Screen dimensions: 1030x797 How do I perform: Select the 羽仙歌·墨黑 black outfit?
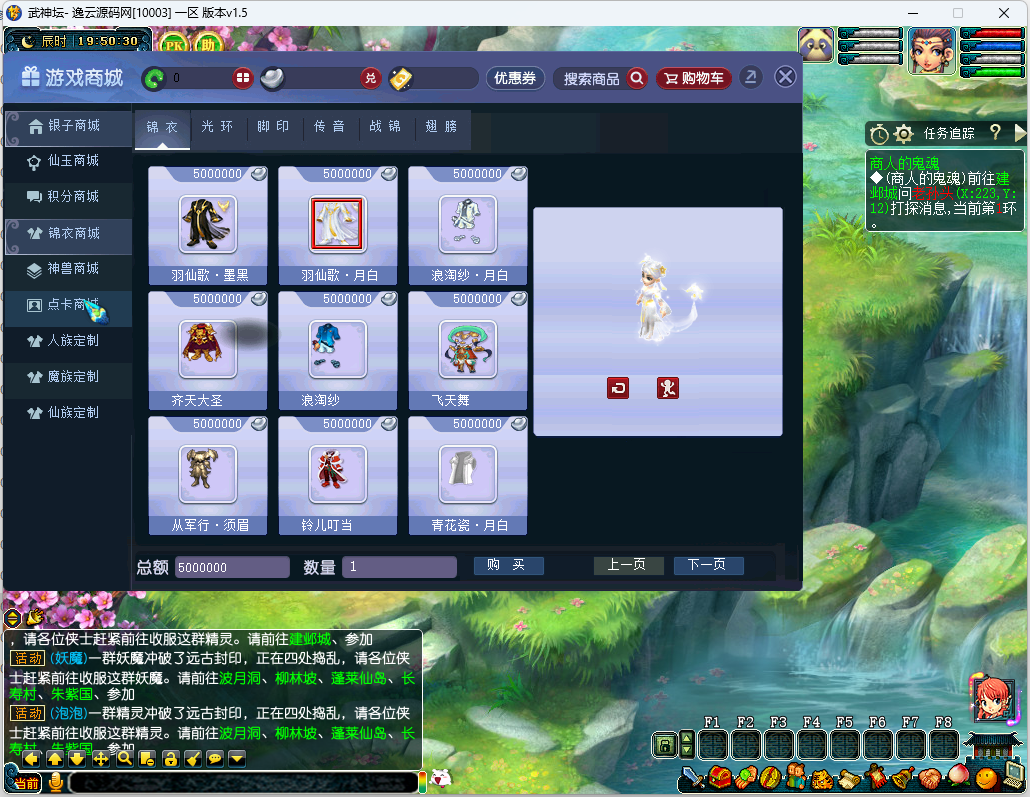208,223
